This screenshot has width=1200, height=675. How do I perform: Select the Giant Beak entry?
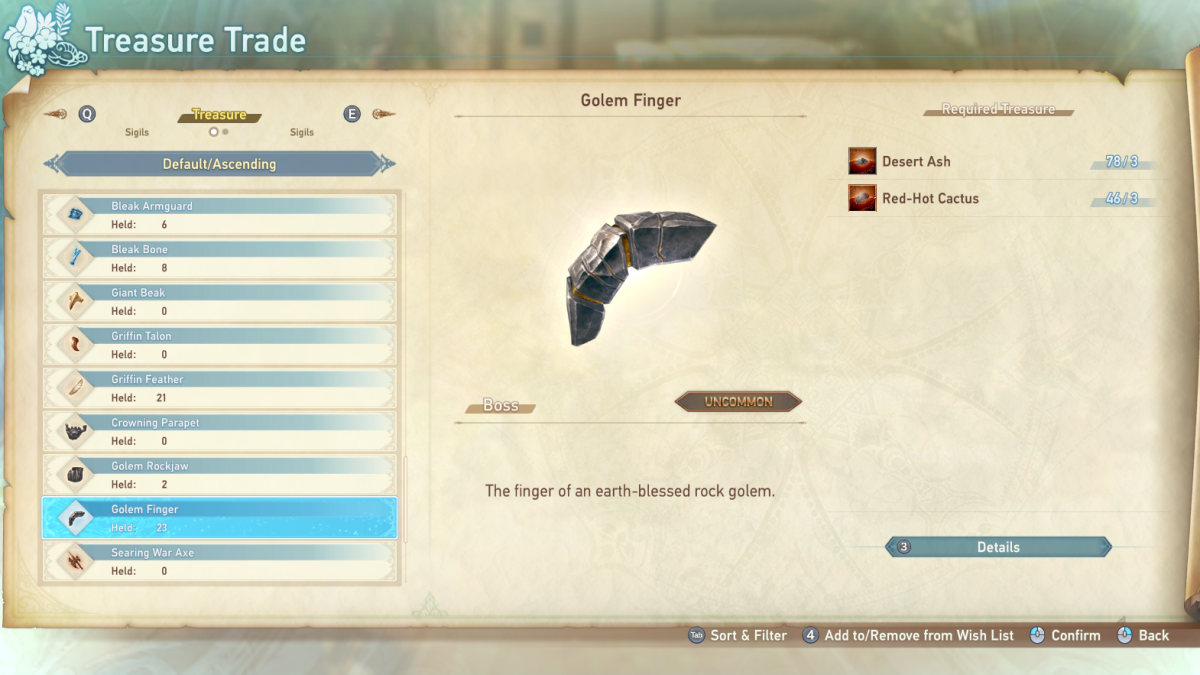click(x=219, y=301)
